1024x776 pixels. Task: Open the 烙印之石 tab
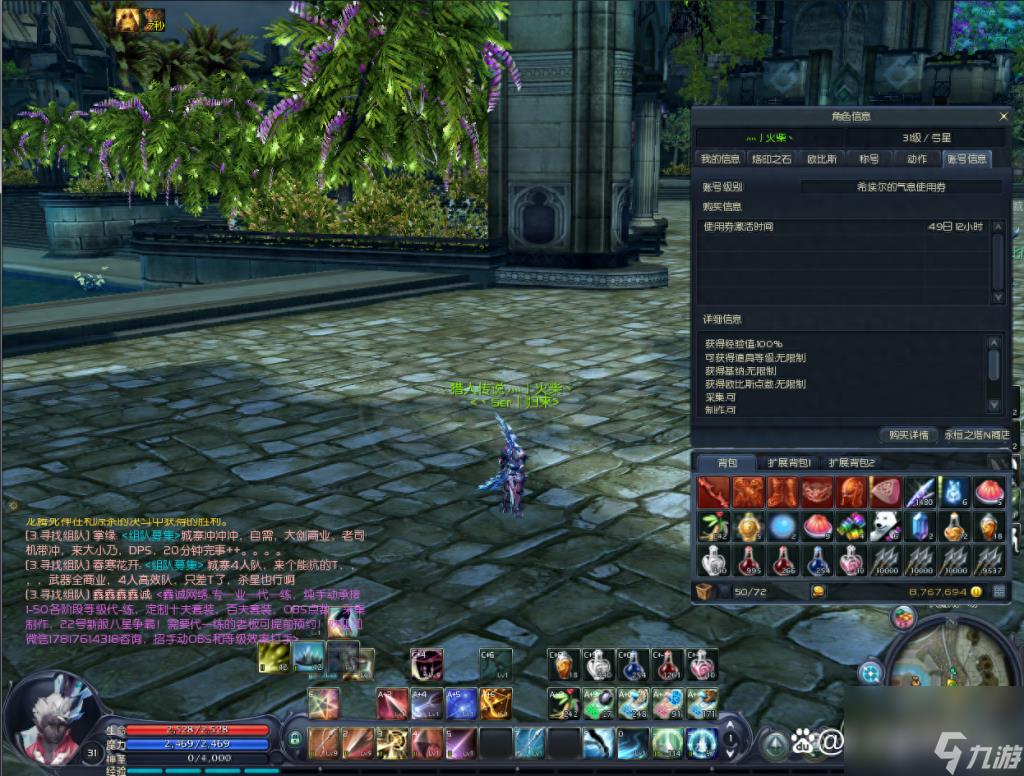coord(771,158)
